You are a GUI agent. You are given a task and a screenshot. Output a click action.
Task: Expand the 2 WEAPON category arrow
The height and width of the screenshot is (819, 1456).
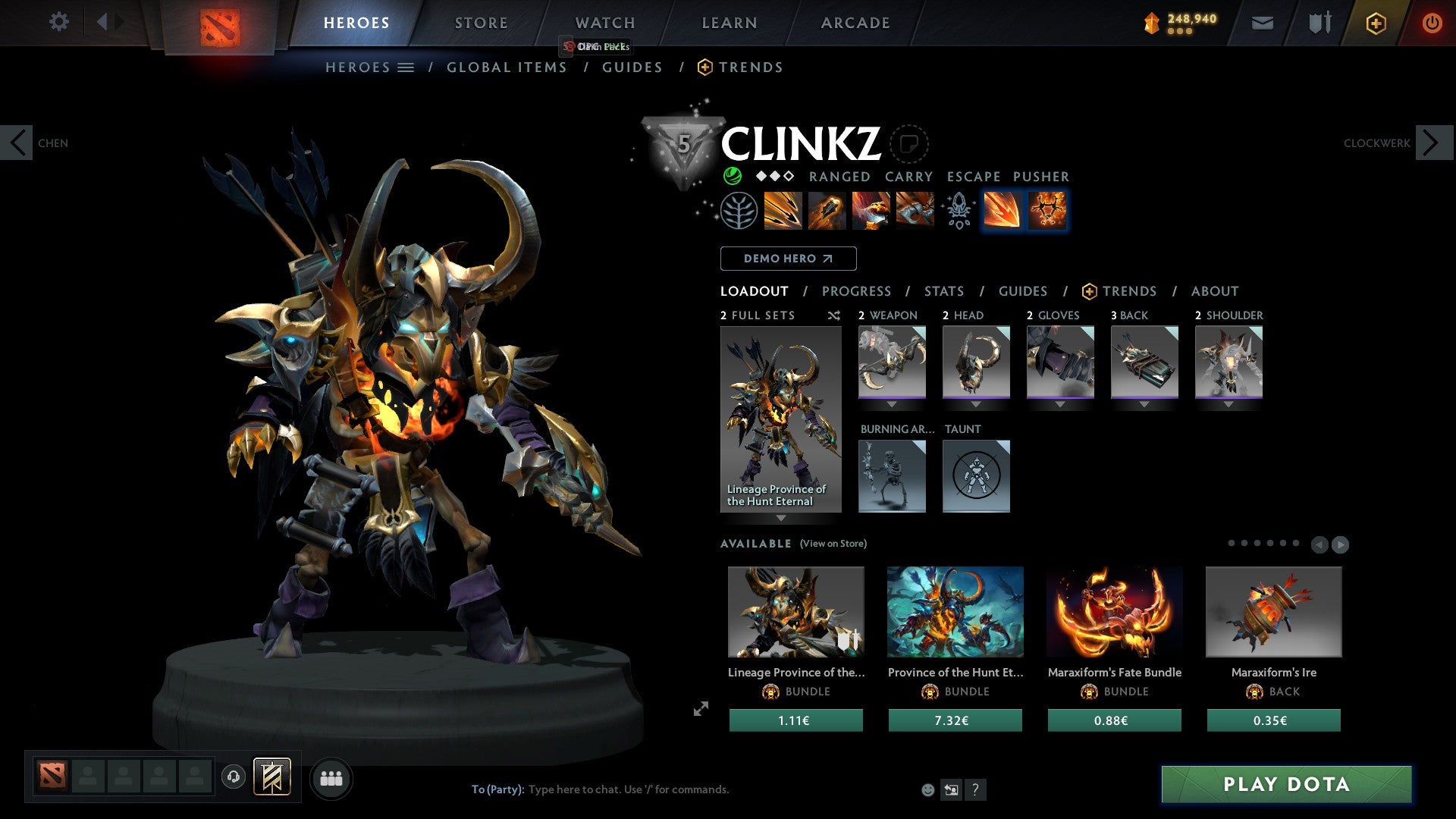point(892,404)
